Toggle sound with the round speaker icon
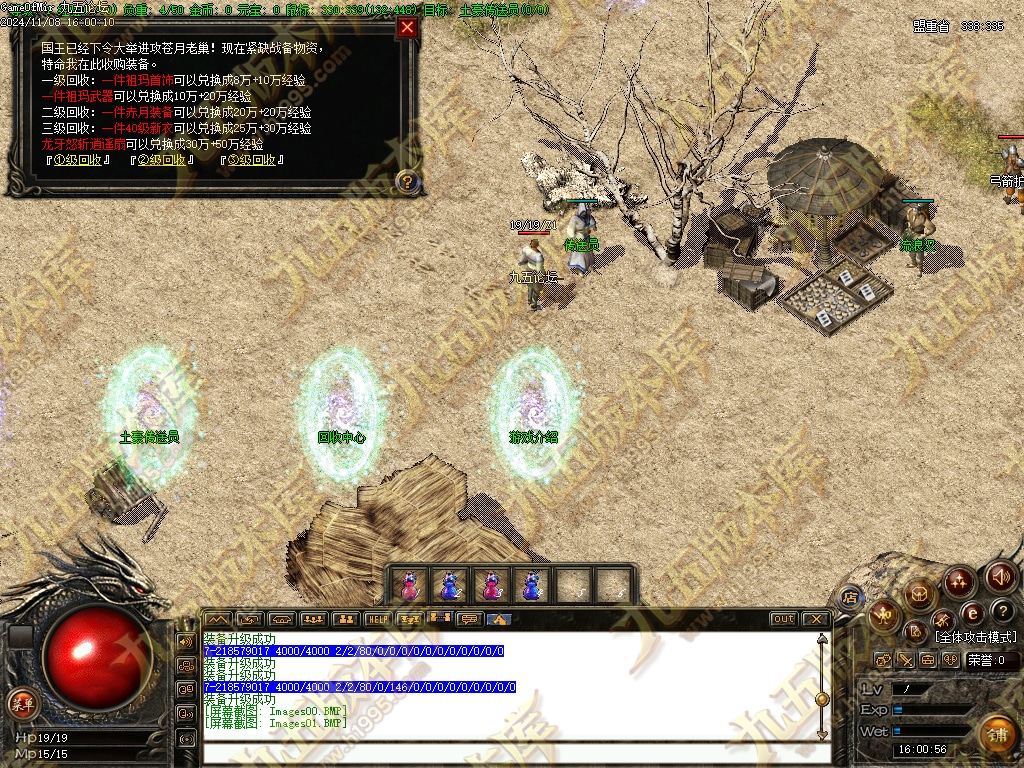This screenshot has height=768, width=1024. click(1001, 577)
